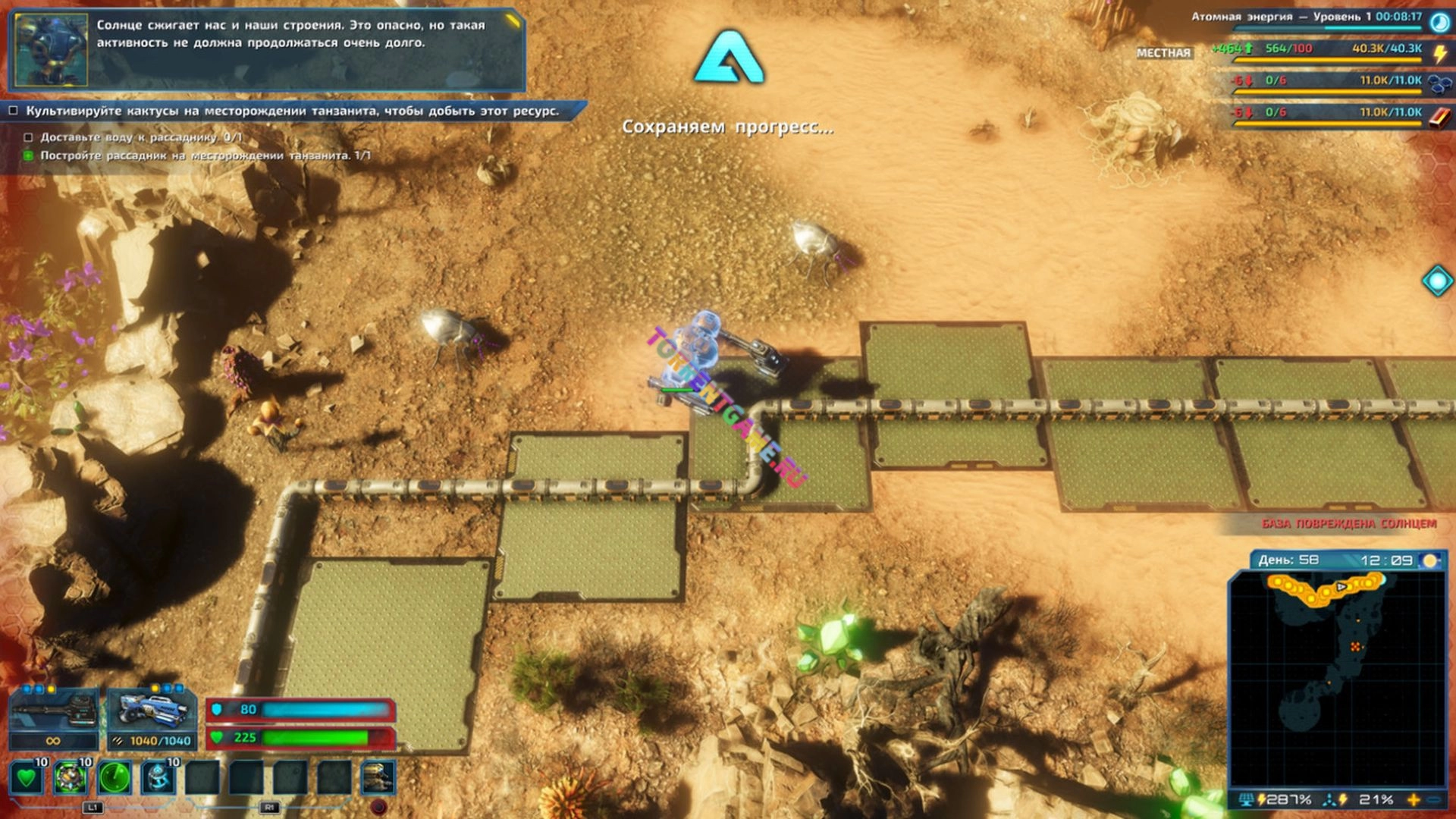The width and height of the screenshot is (1456, 819).
Task: Select the deliver water to cultivator sub-objective
Action: (x=141, y=137)
